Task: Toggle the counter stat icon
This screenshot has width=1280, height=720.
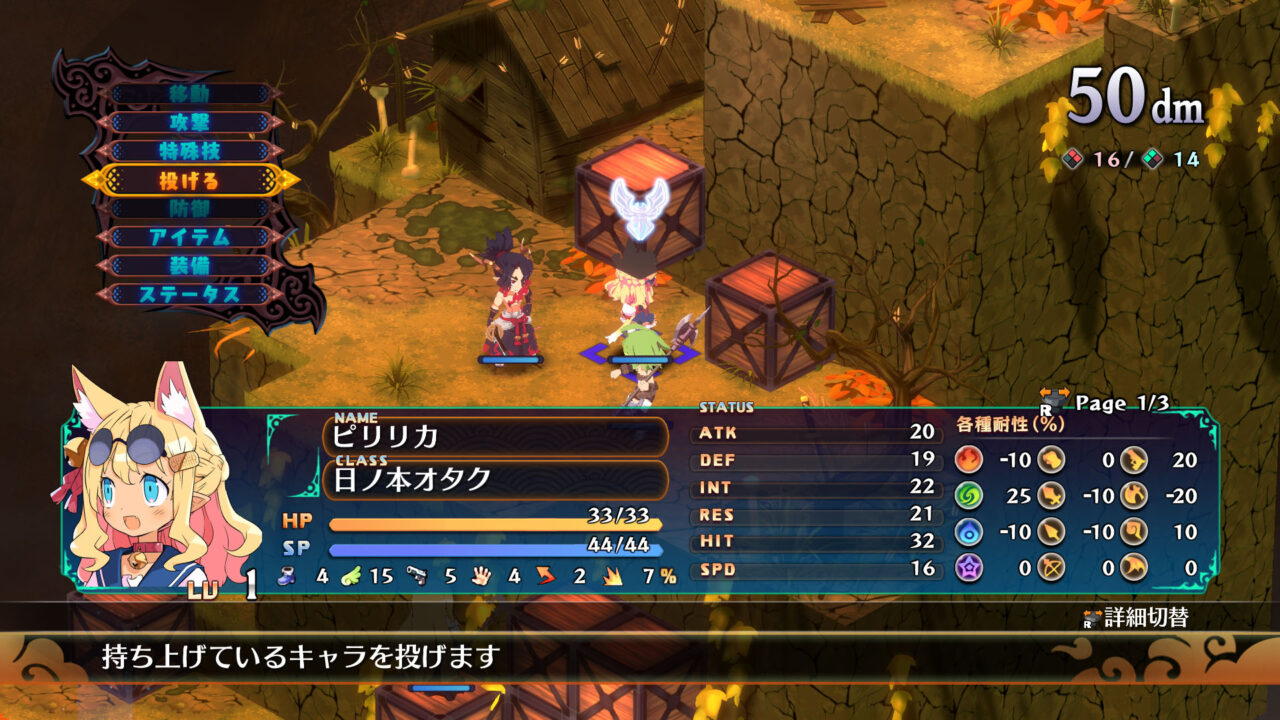Action: [545, 576]
